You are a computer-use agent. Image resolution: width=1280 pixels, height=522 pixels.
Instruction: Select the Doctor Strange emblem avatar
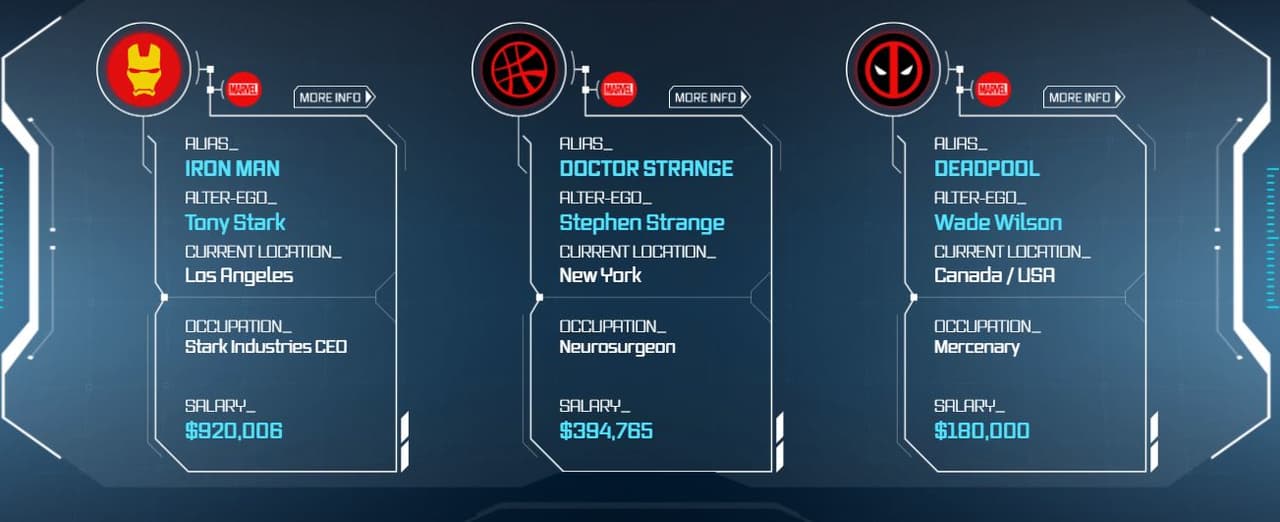click(x=519, y=69)
